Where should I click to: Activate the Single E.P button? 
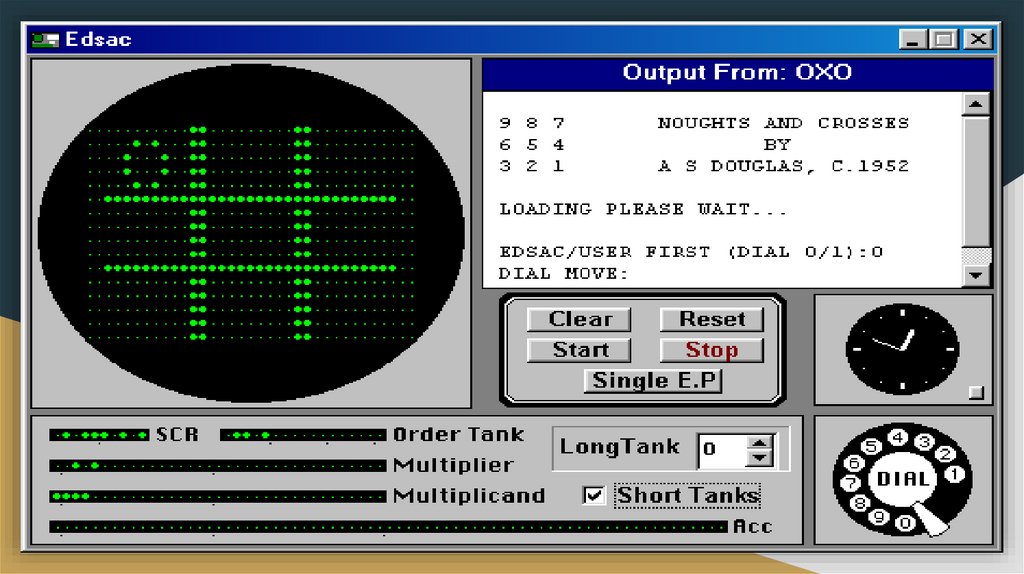click(652, 380)
